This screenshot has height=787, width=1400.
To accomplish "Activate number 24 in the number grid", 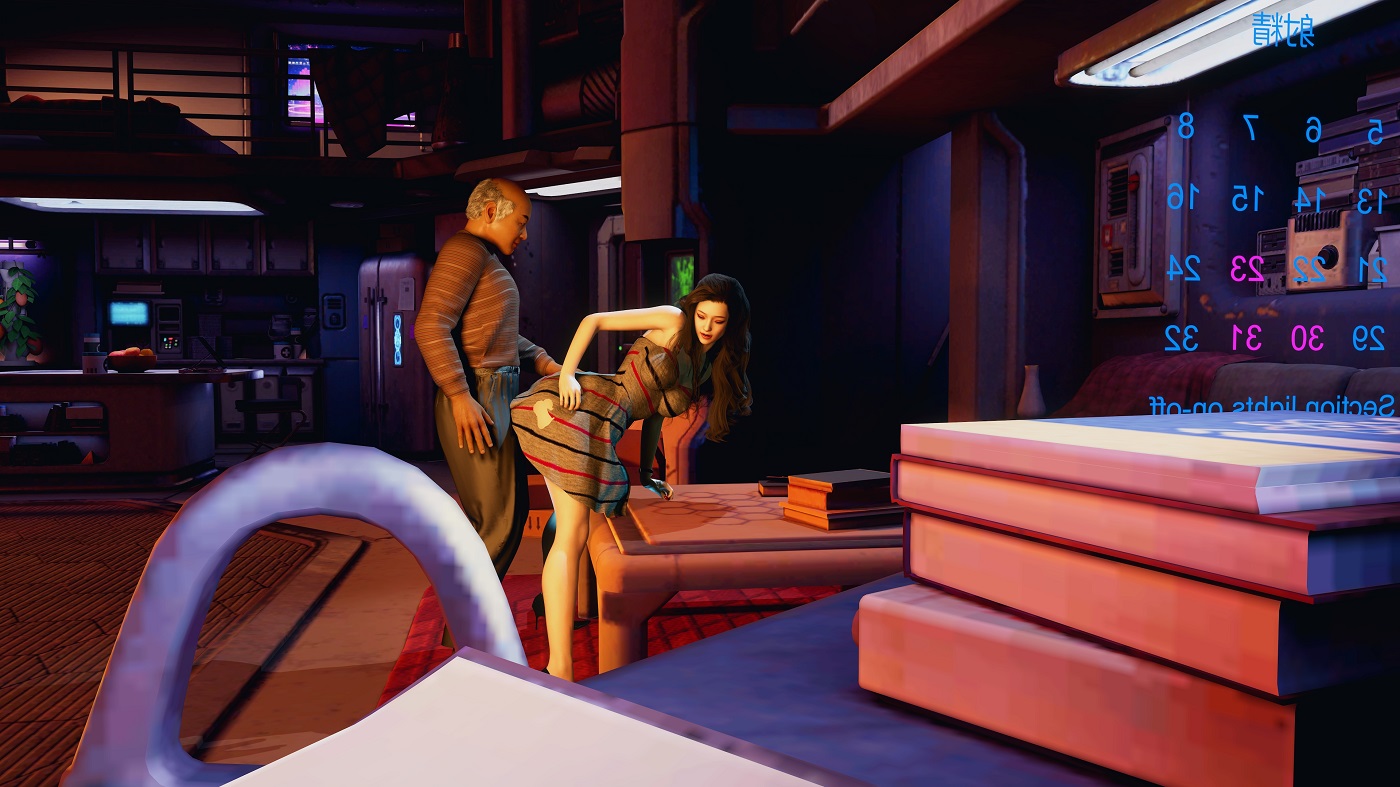I will coord(1183,267).
